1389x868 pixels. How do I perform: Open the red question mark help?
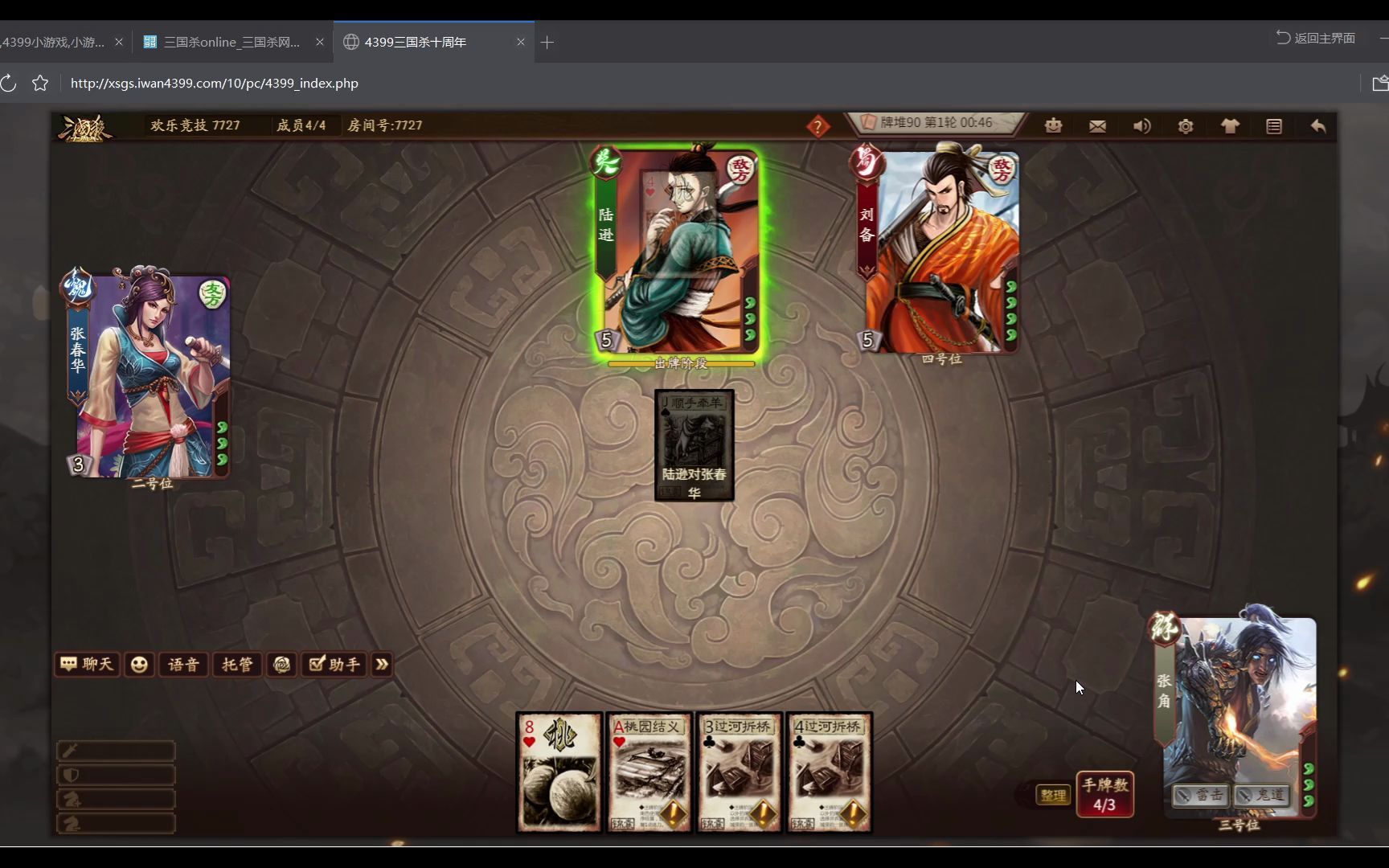[817, 126]
